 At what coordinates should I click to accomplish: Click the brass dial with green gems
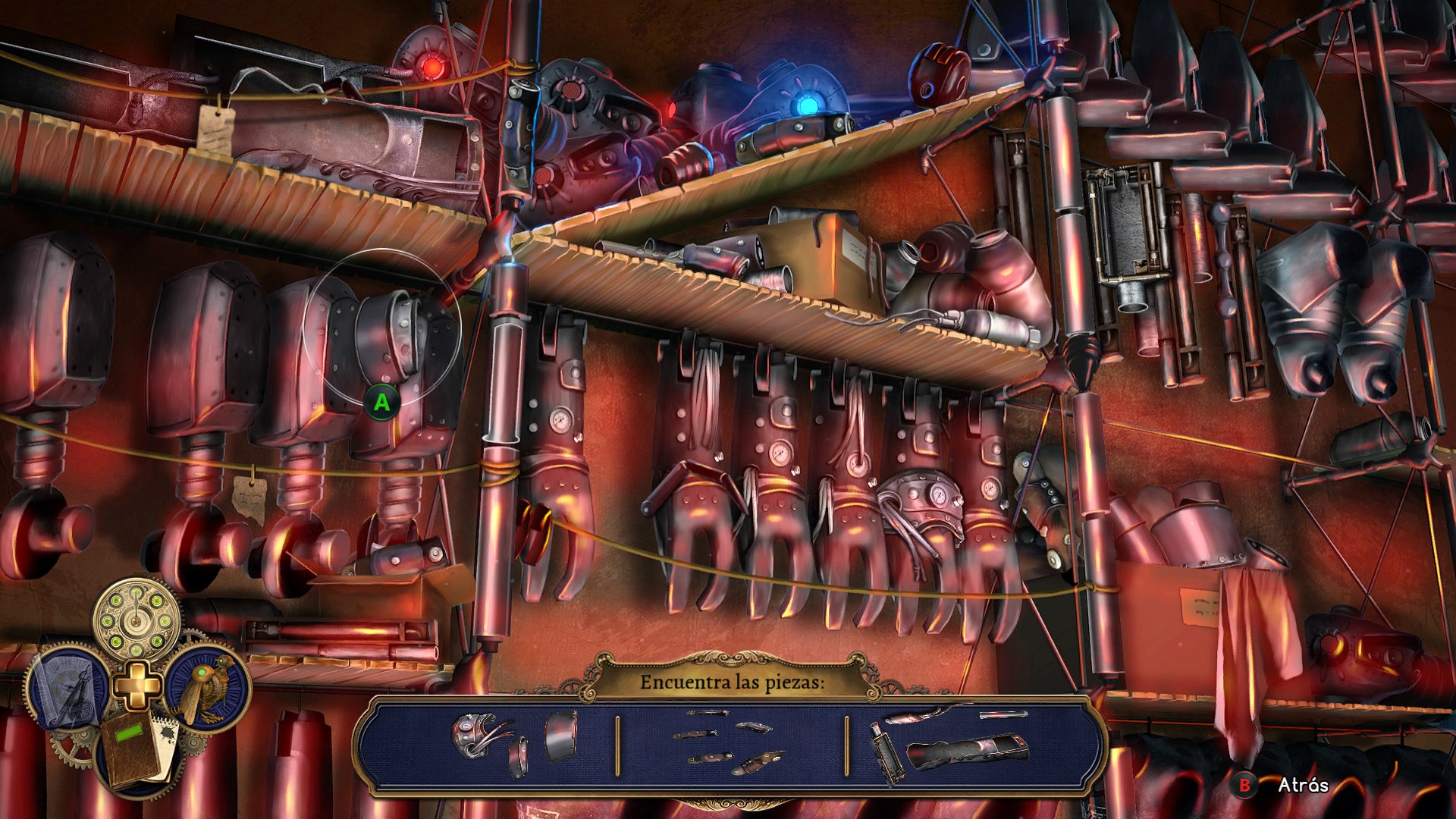point(137,618)
